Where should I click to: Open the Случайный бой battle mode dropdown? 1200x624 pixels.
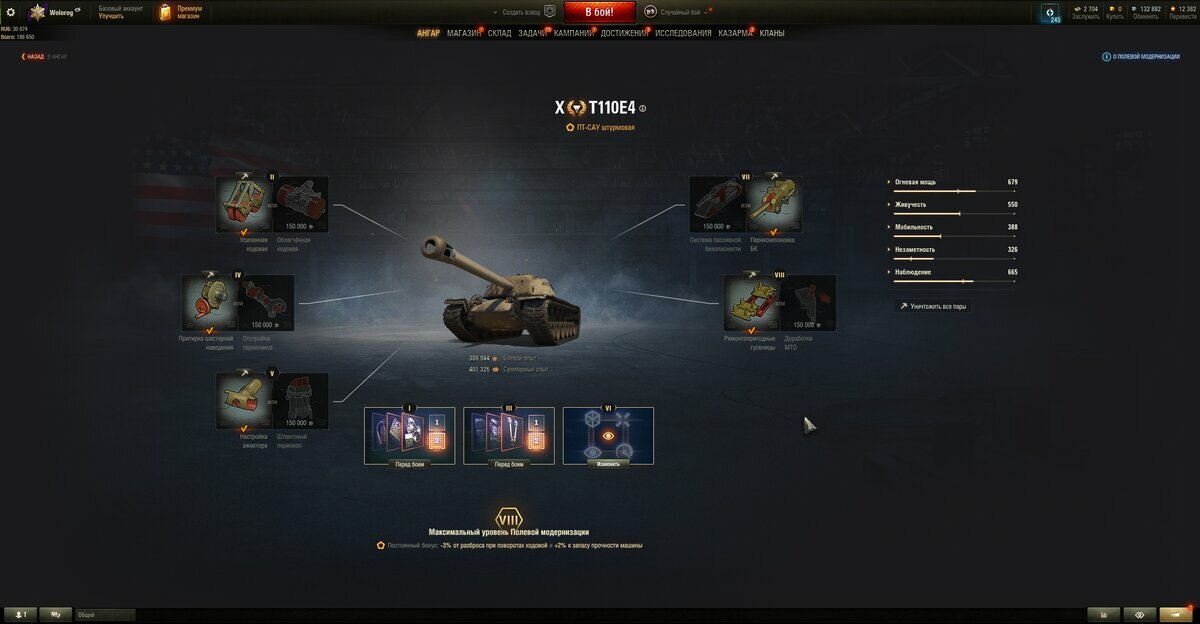(x=684, y=12)
